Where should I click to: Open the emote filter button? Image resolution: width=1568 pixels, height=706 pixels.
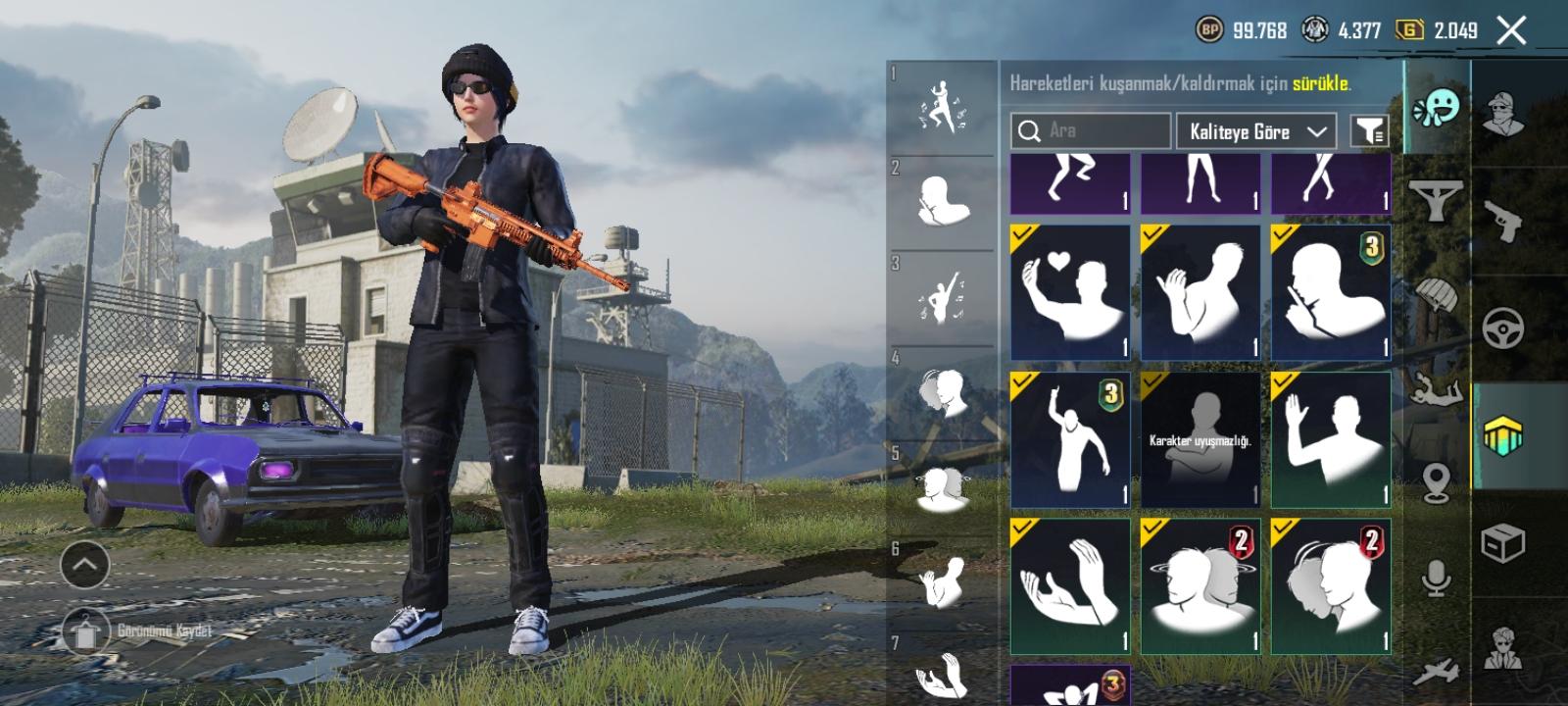tap(1369, 130)
